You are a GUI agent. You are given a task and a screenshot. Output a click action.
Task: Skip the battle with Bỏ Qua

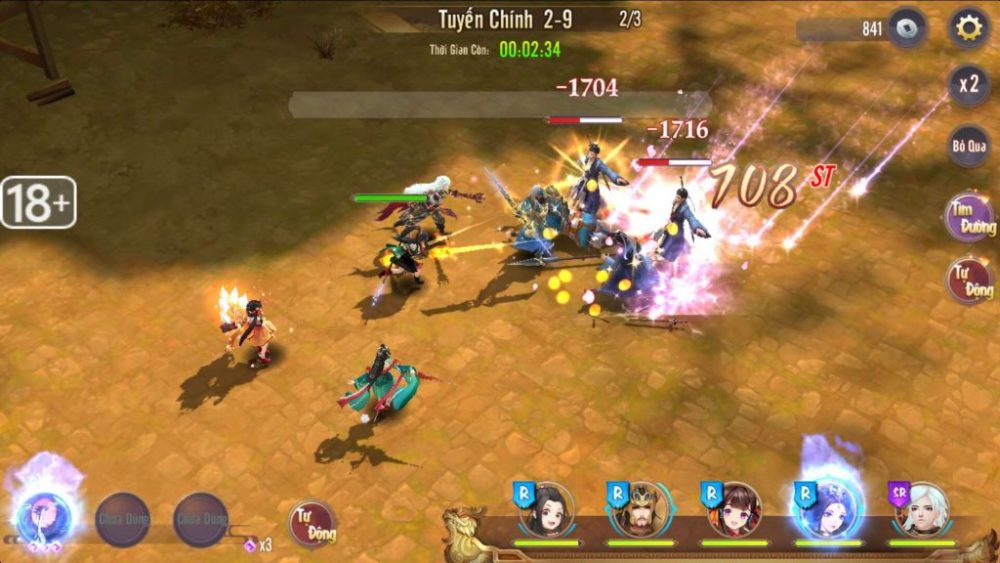point(968,146)
